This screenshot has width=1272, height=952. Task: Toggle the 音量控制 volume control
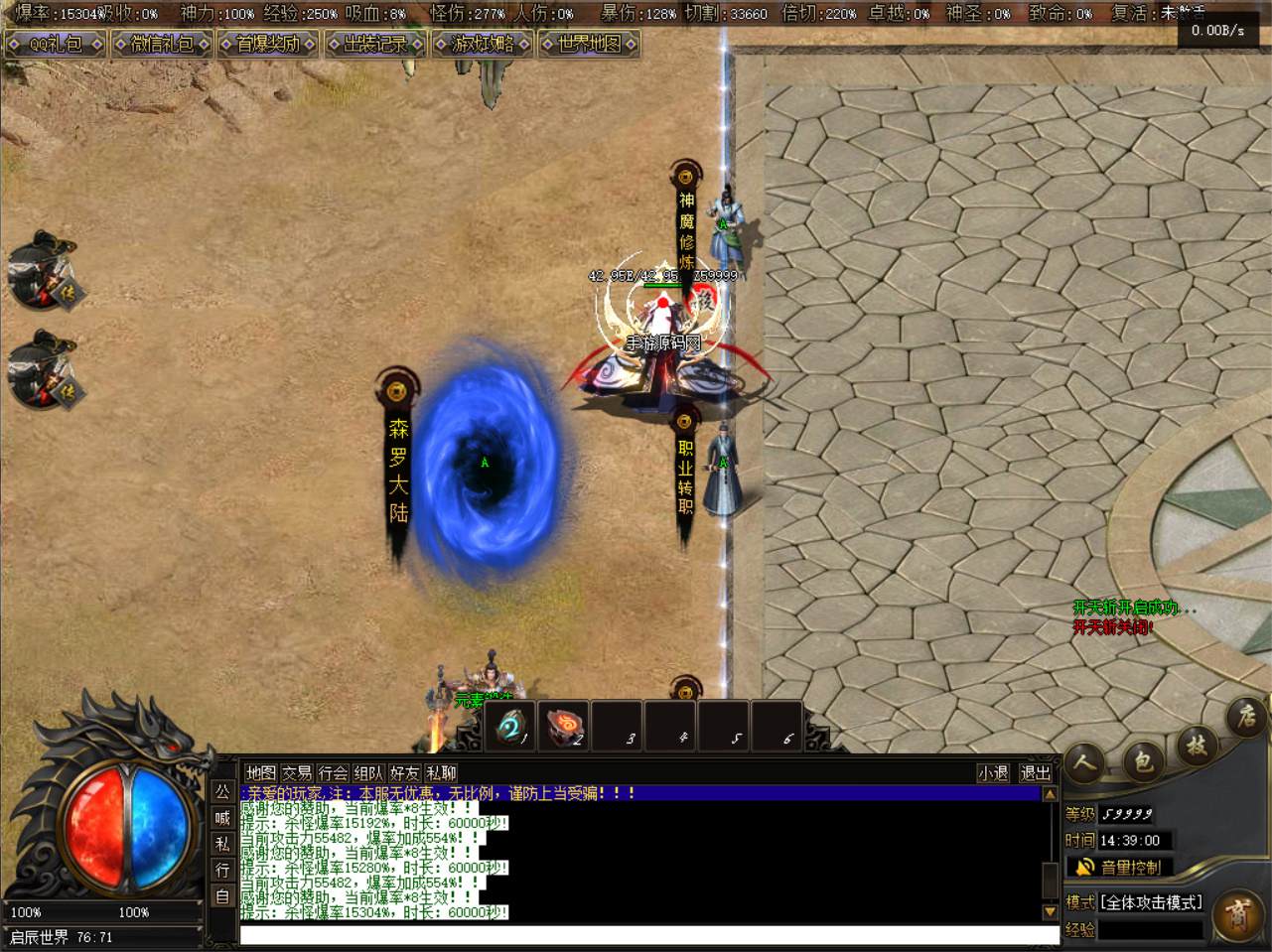[1119, 867]
